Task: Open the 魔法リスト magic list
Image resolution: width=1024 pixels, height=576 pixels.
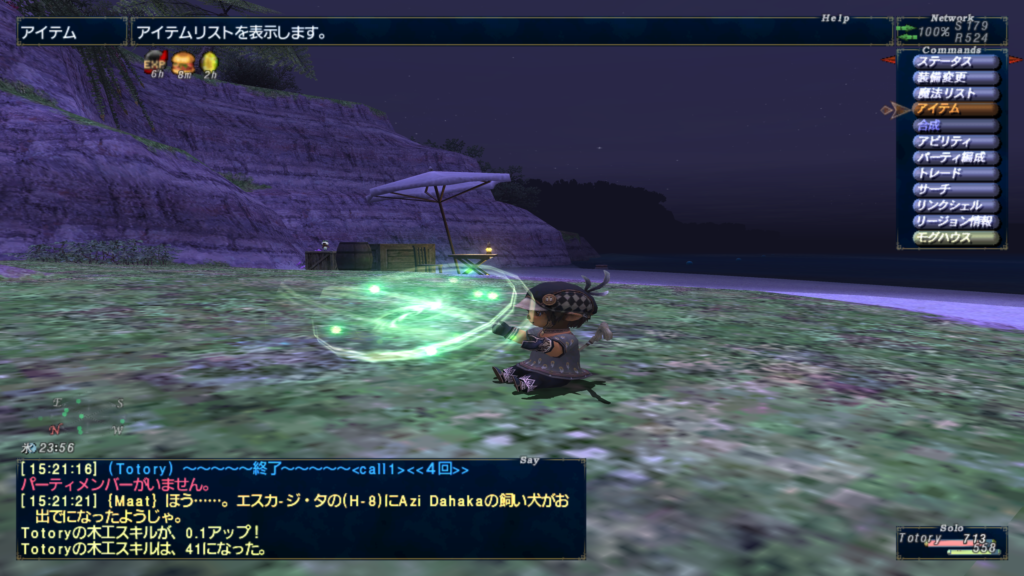Action: 955,93
